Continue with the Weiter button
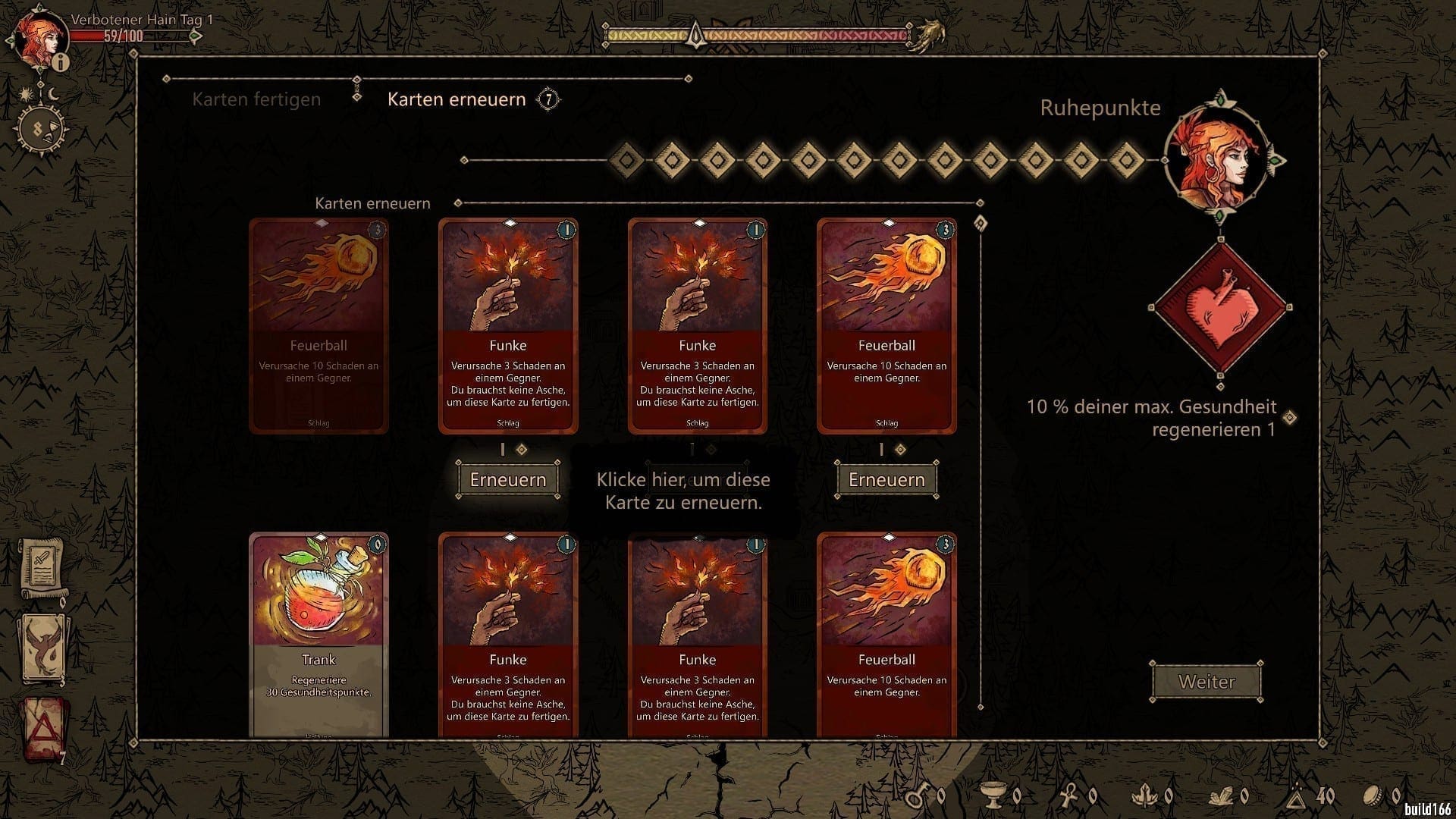The height and width of the screenshot is (819, 1456). click(x=1207, y=682)
